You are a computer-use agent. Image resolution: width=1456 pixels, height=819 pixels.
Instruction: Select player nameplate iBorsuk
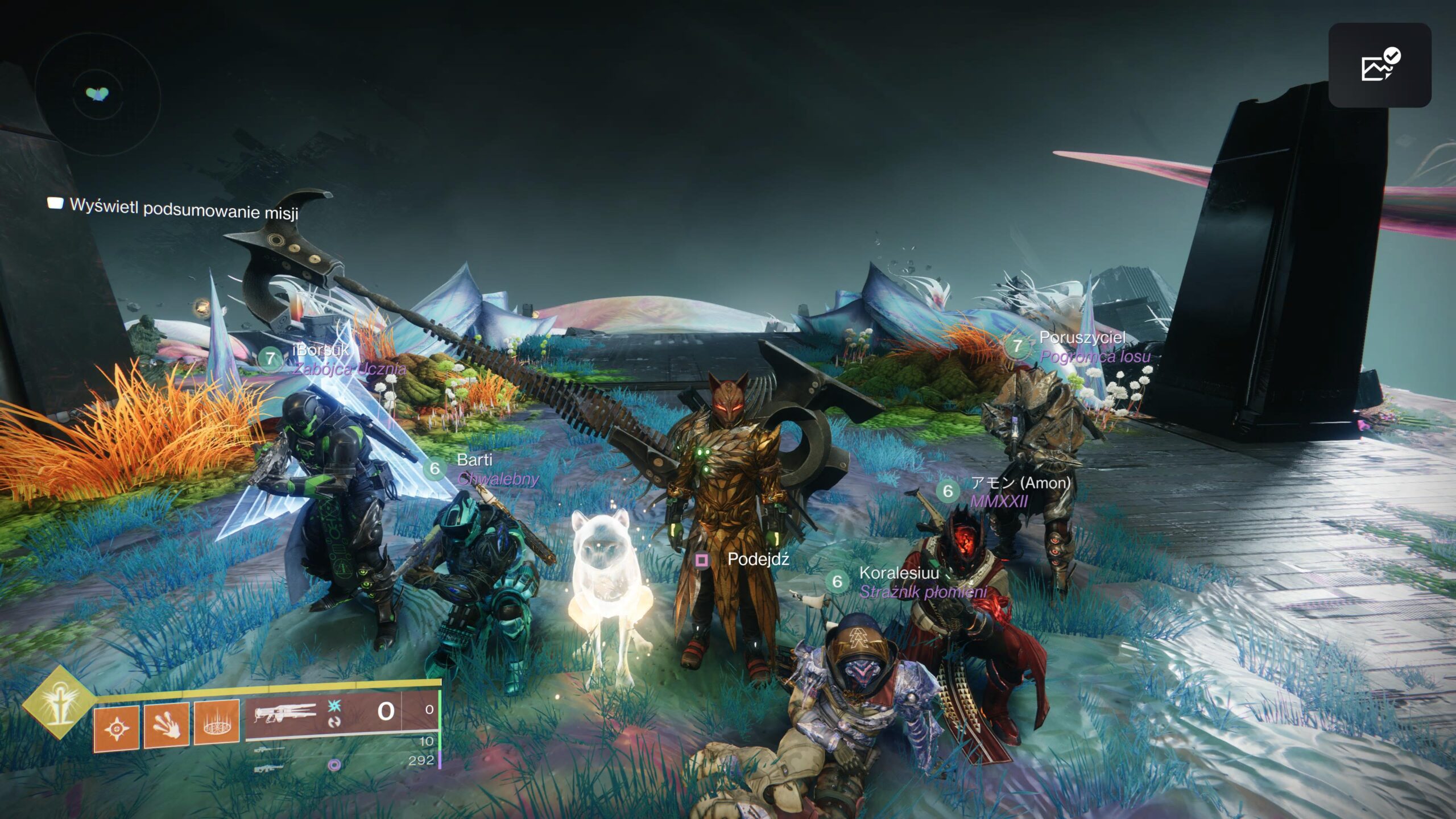[x=320, y=350]
